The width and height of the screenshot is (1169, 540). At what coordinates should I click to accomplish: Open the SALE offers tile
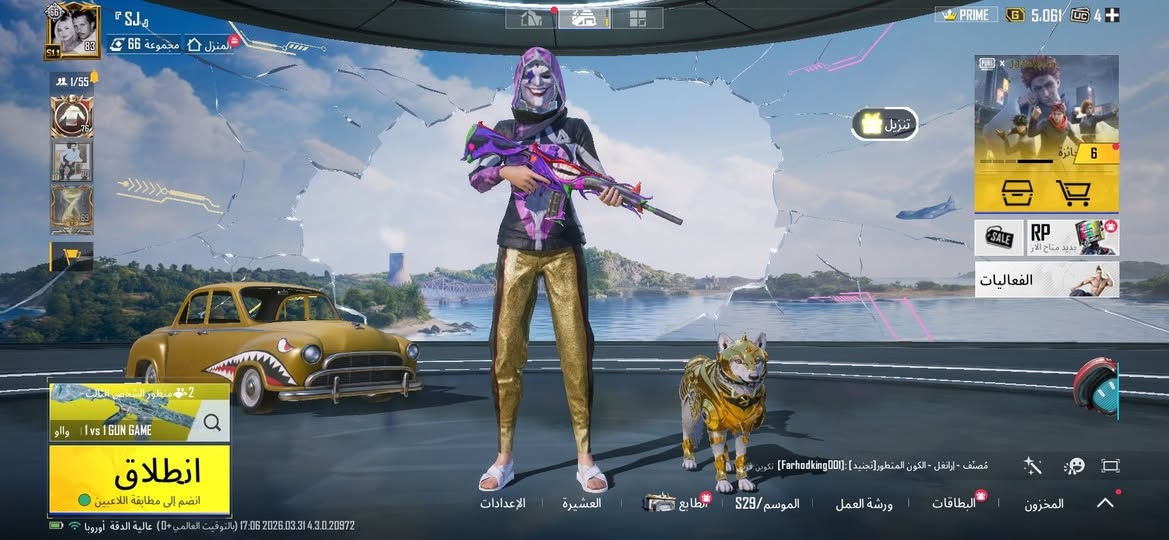pyautogui.click(x=998, y=237)
